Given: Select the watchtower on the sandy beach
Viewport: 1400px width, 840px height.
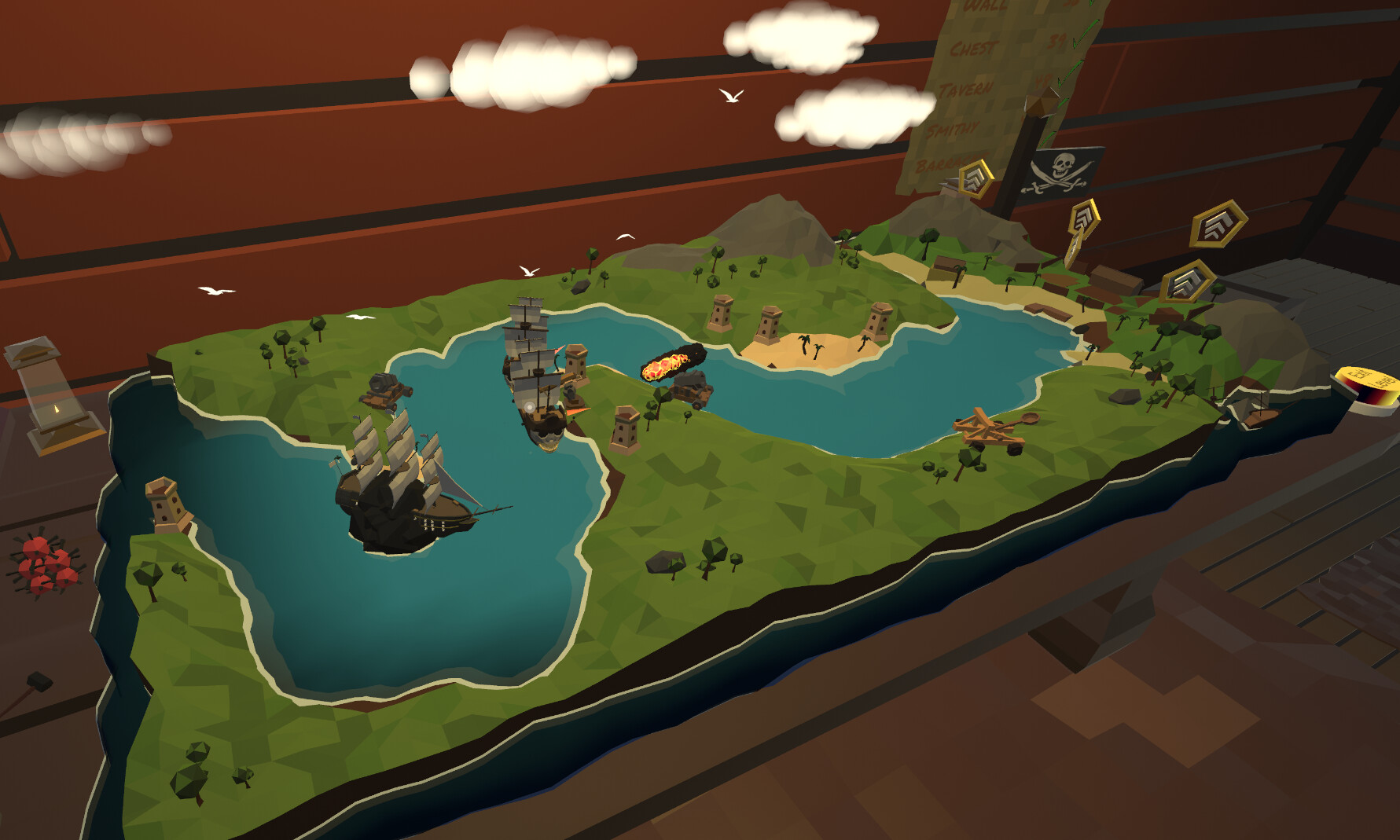Looking at the screenshot, I should pyautogui.click(x=879, y=321).
